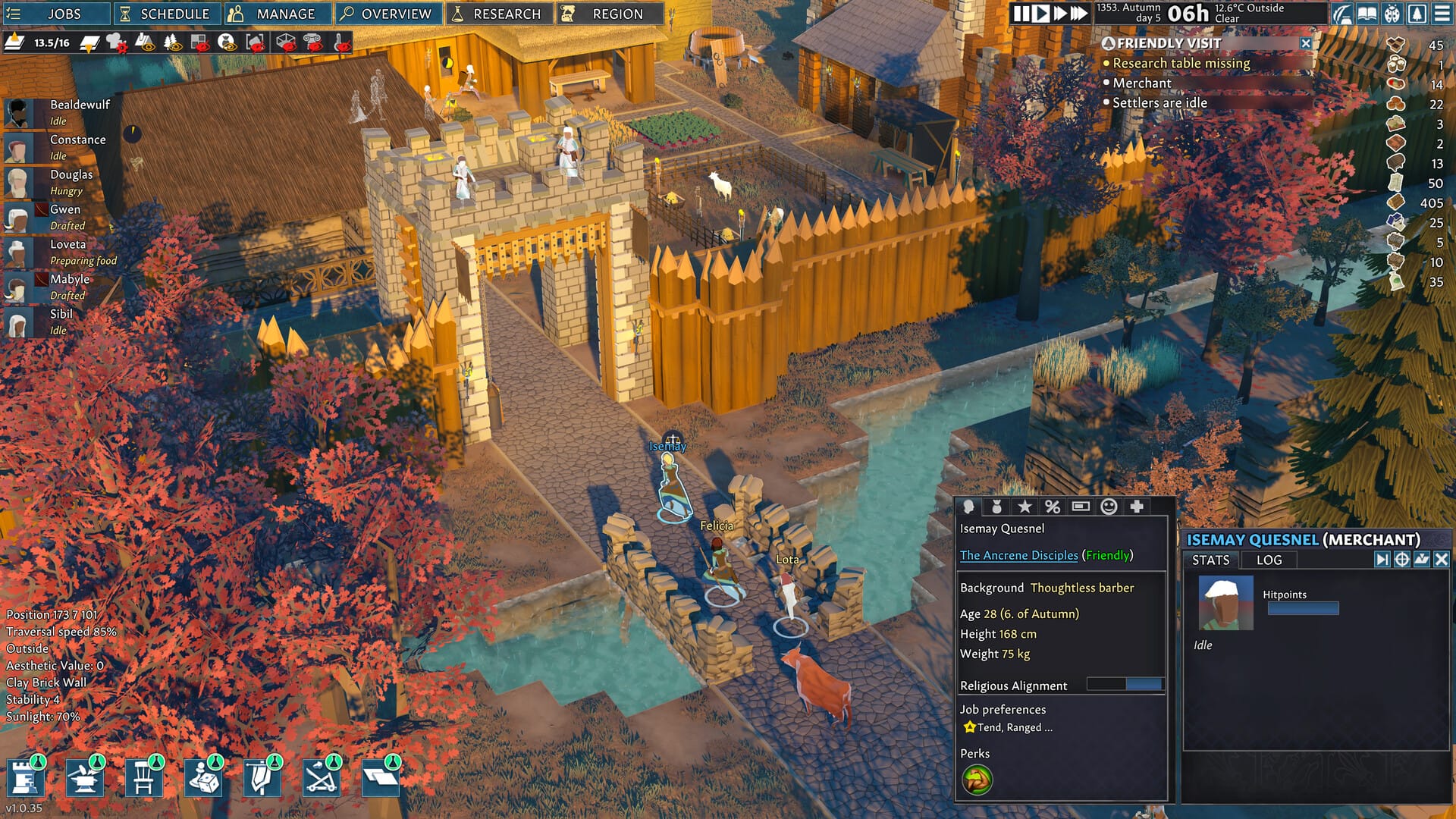Screen dimensions: 1456x819
Task: Open the recreation build menu (dice icon)
Action: point(205,777)
